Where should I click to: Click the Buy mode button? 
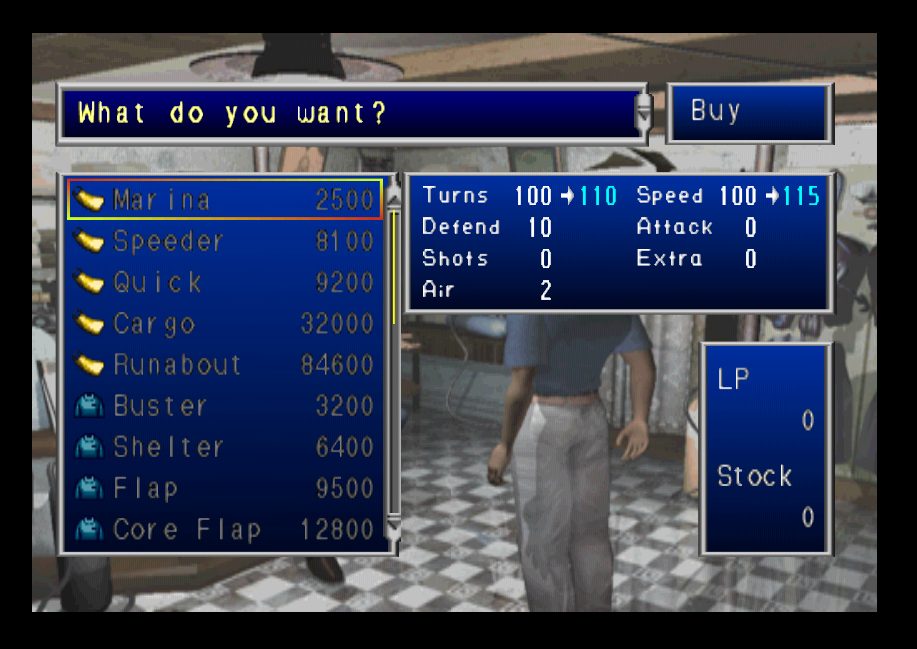coord(749,112)
